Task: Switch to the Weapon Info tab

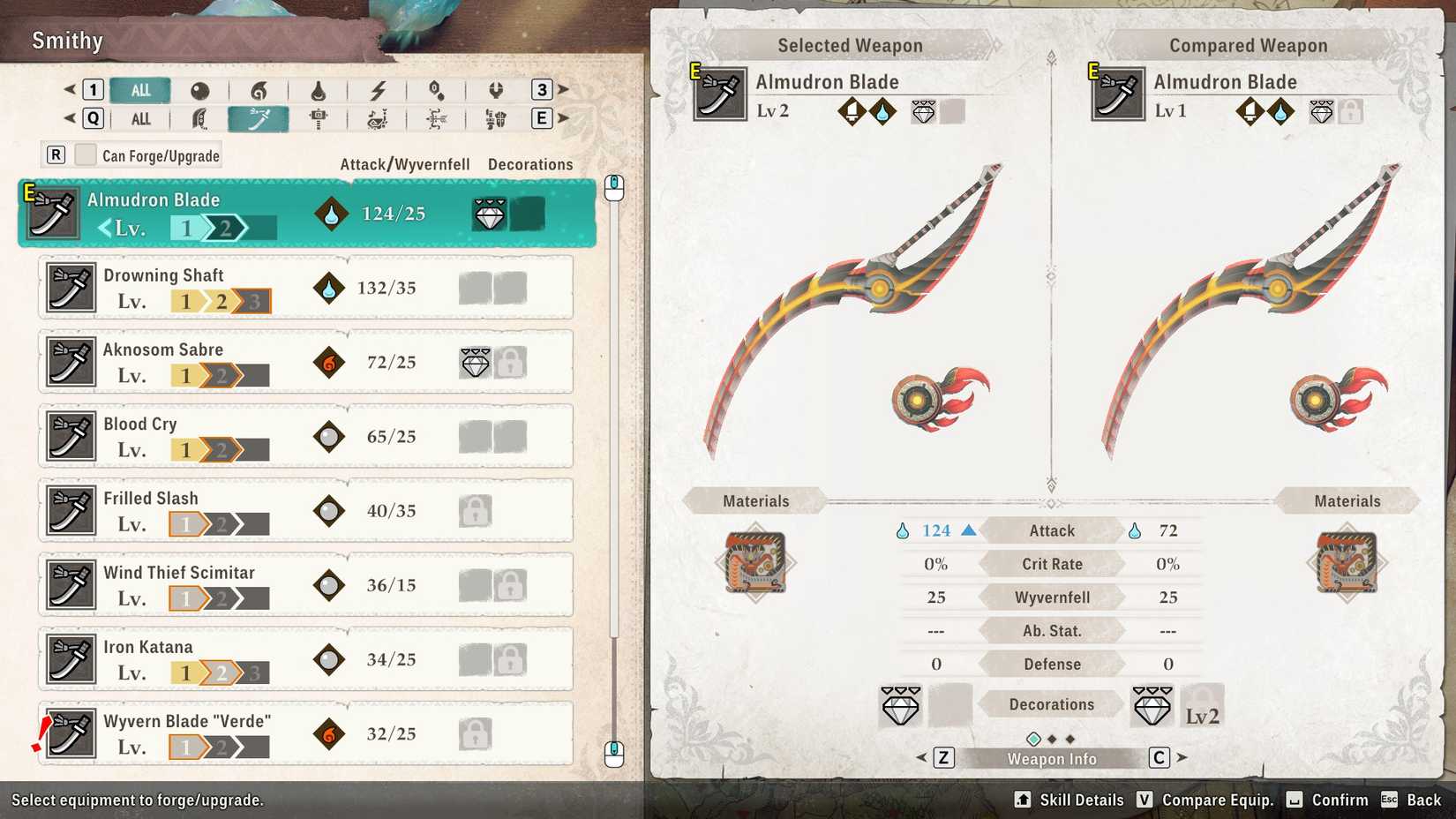Action: (x=1050, y=758)
